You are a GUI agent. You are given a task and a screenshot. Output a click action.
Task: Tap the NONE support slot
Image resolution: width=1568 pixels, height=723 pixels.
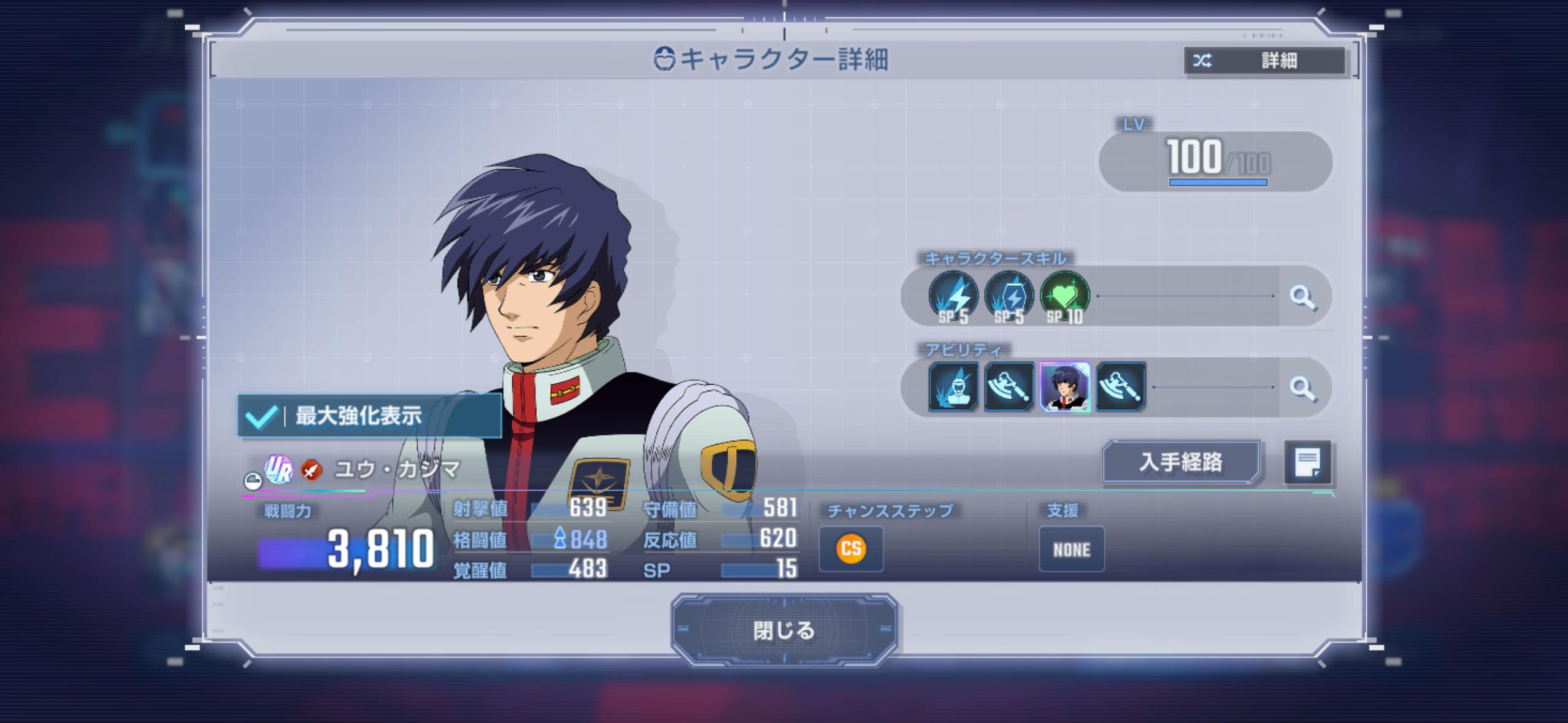[x=1071, y=549]
